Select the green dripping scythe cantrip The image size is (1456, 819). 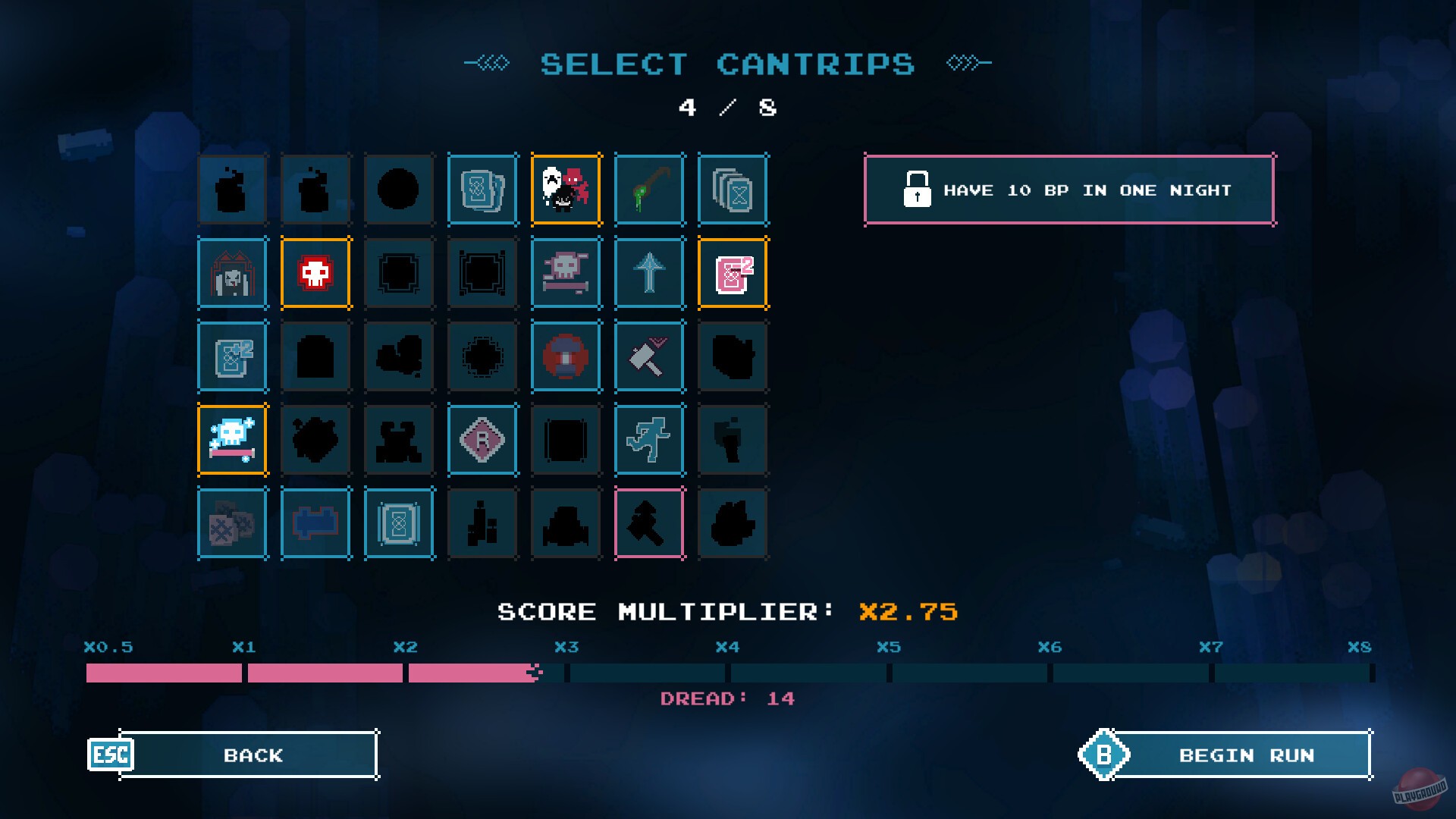(x=650, y=190)
